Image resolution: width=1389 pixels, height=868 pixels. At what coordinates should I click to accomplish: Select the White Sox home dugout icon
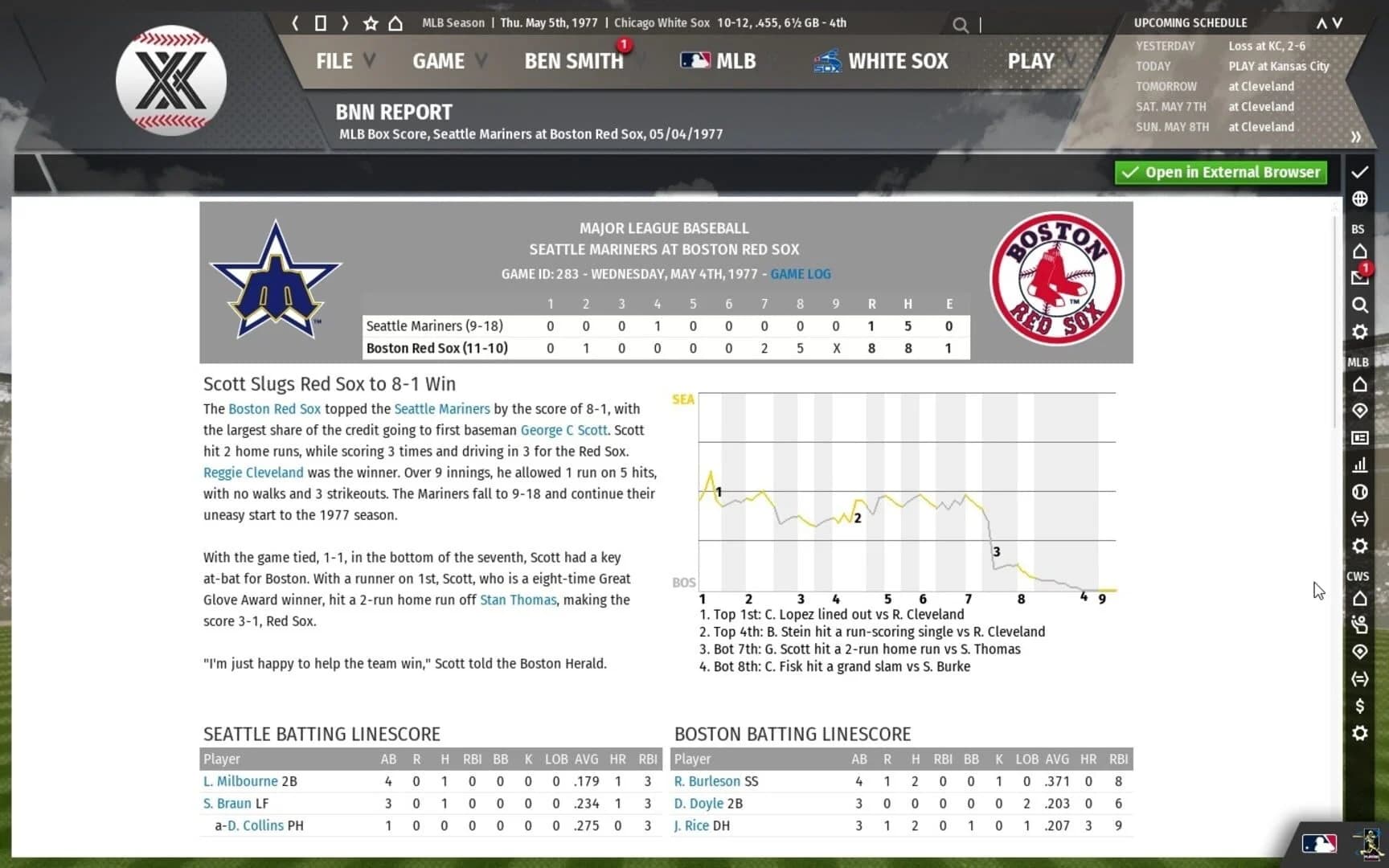pos(1359,599)
